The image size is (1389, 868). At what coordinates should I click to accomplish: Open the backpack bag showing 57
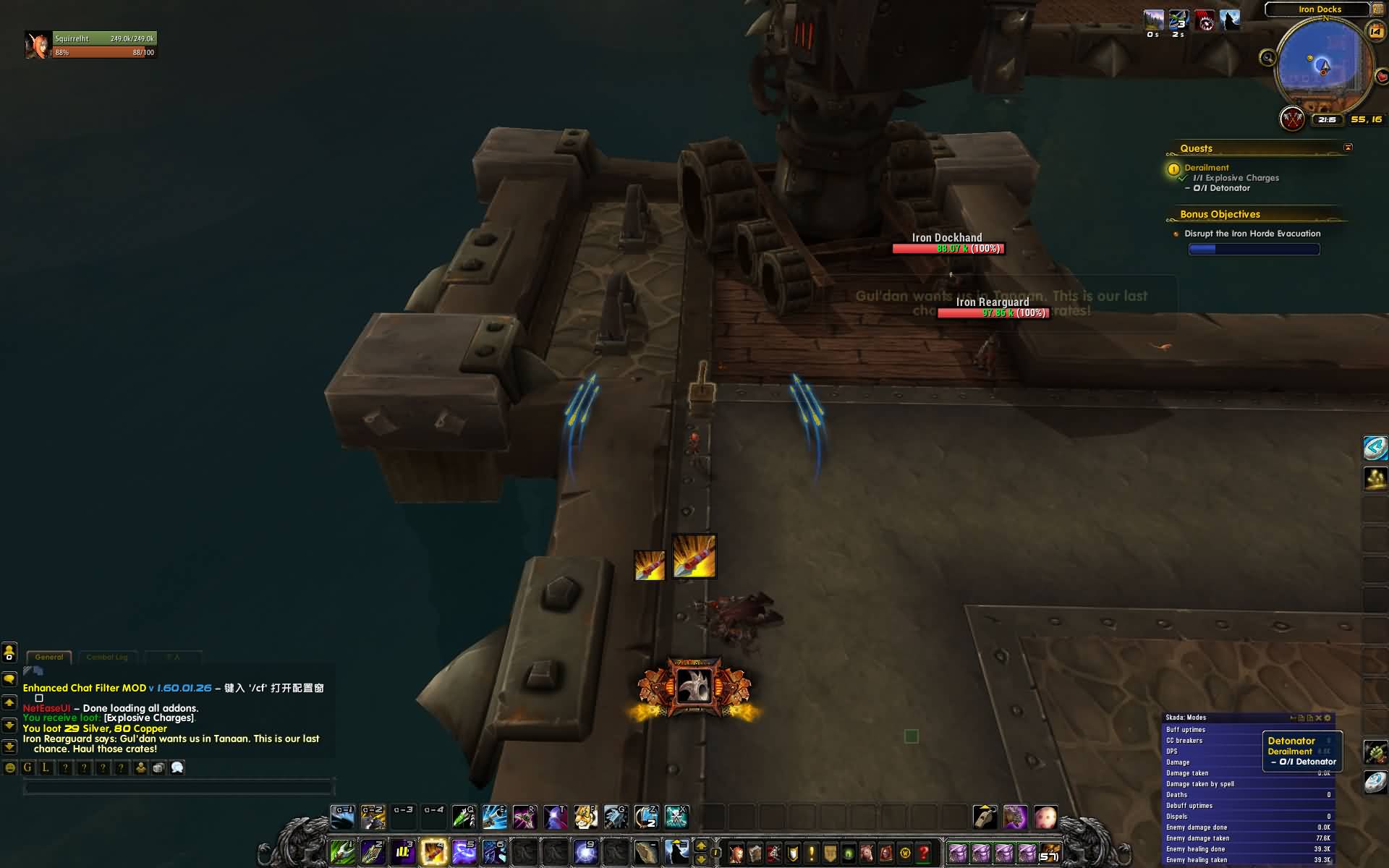tap(1049, 853)
